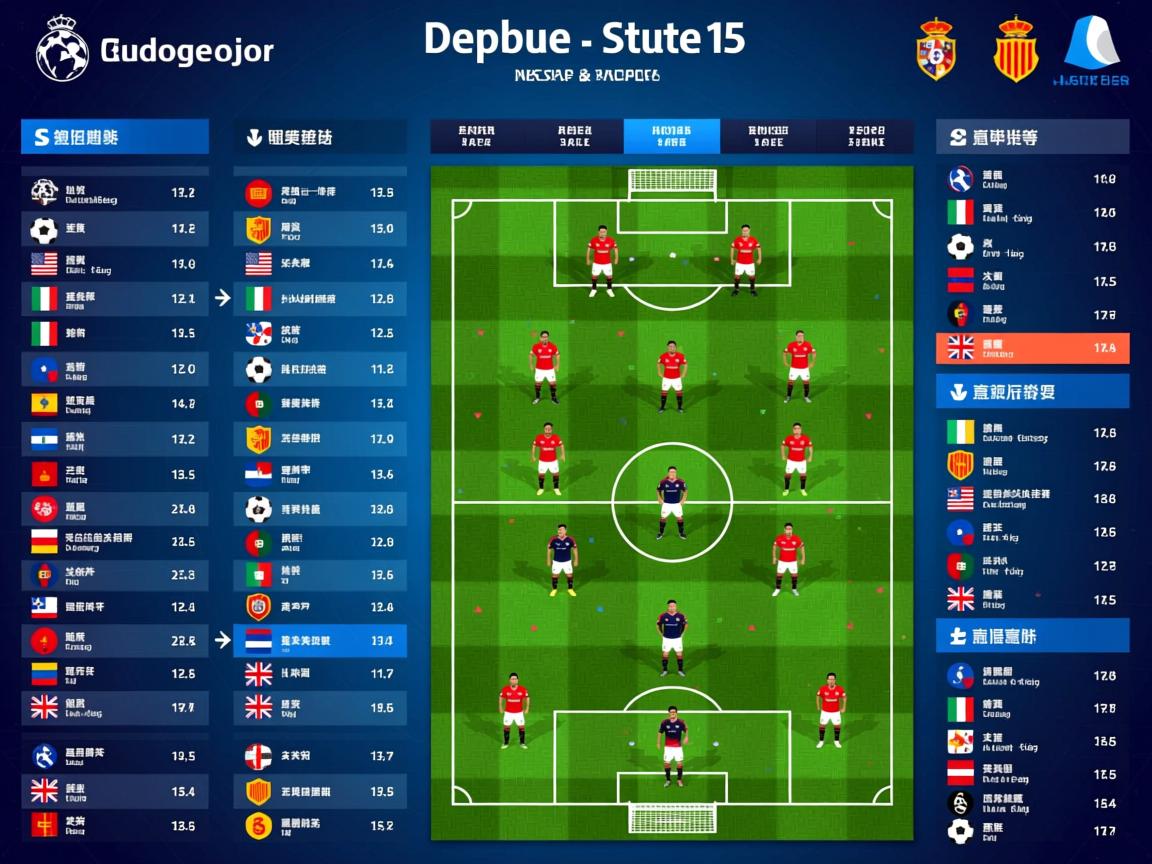Click the bright blue S panel header

[115, 137]
